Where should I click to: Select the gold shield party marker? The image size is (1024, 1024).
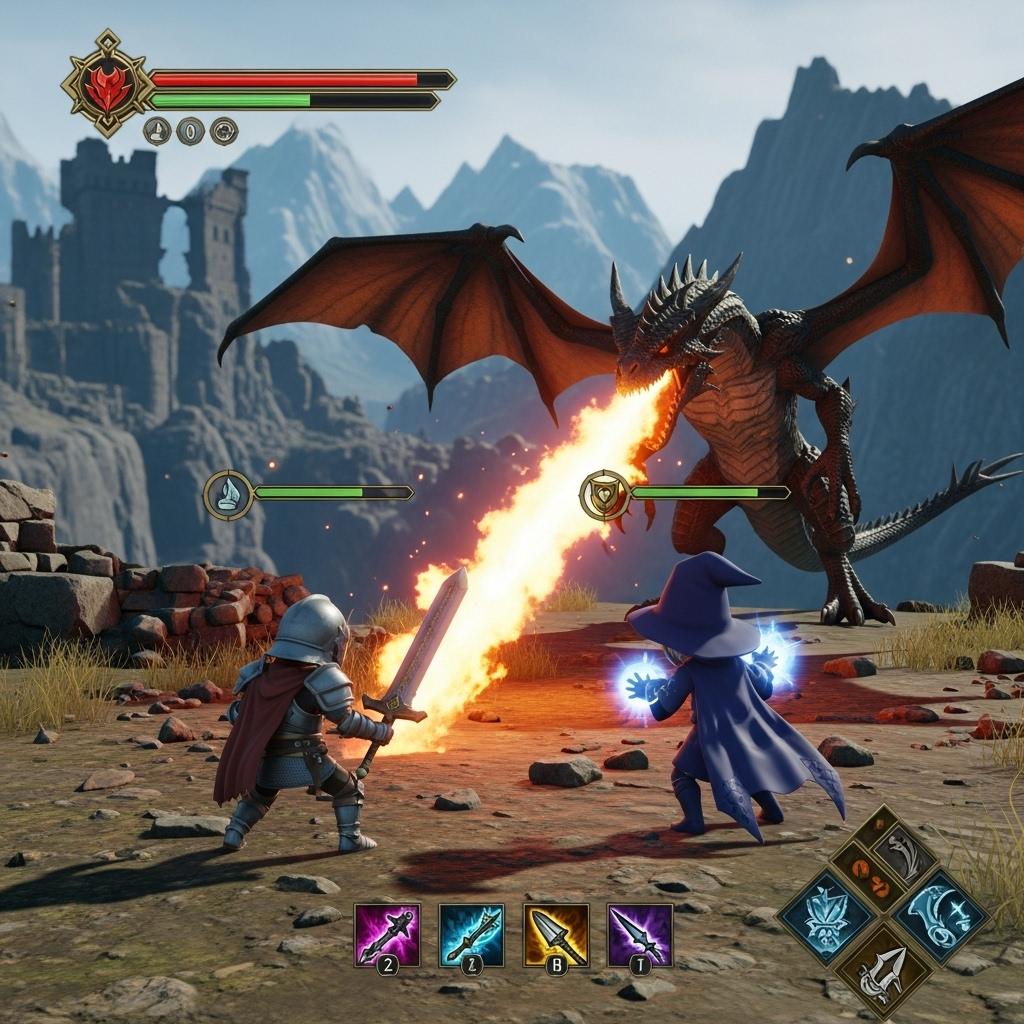605,494
